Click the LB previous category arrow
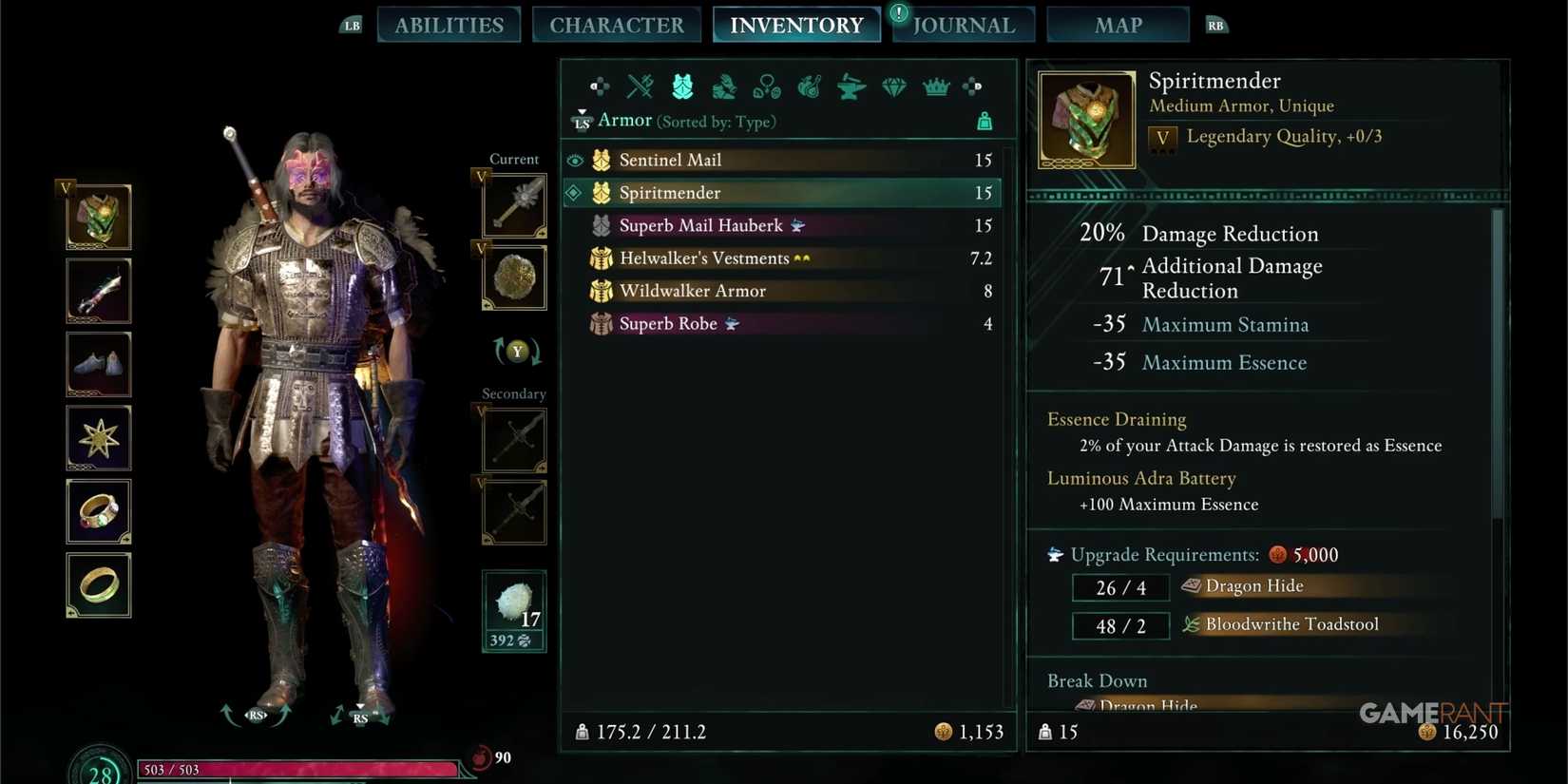The image size is (1568, 784). click(x=351, y=25)
